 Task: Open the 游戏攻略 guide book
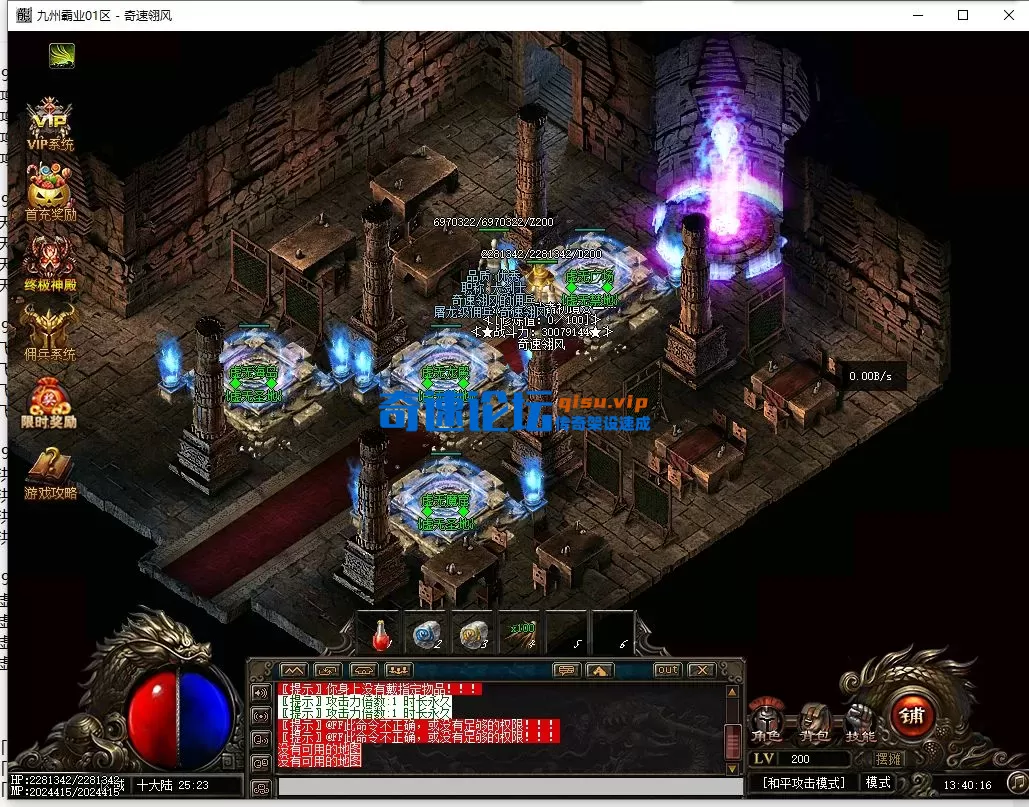point(50,470)
